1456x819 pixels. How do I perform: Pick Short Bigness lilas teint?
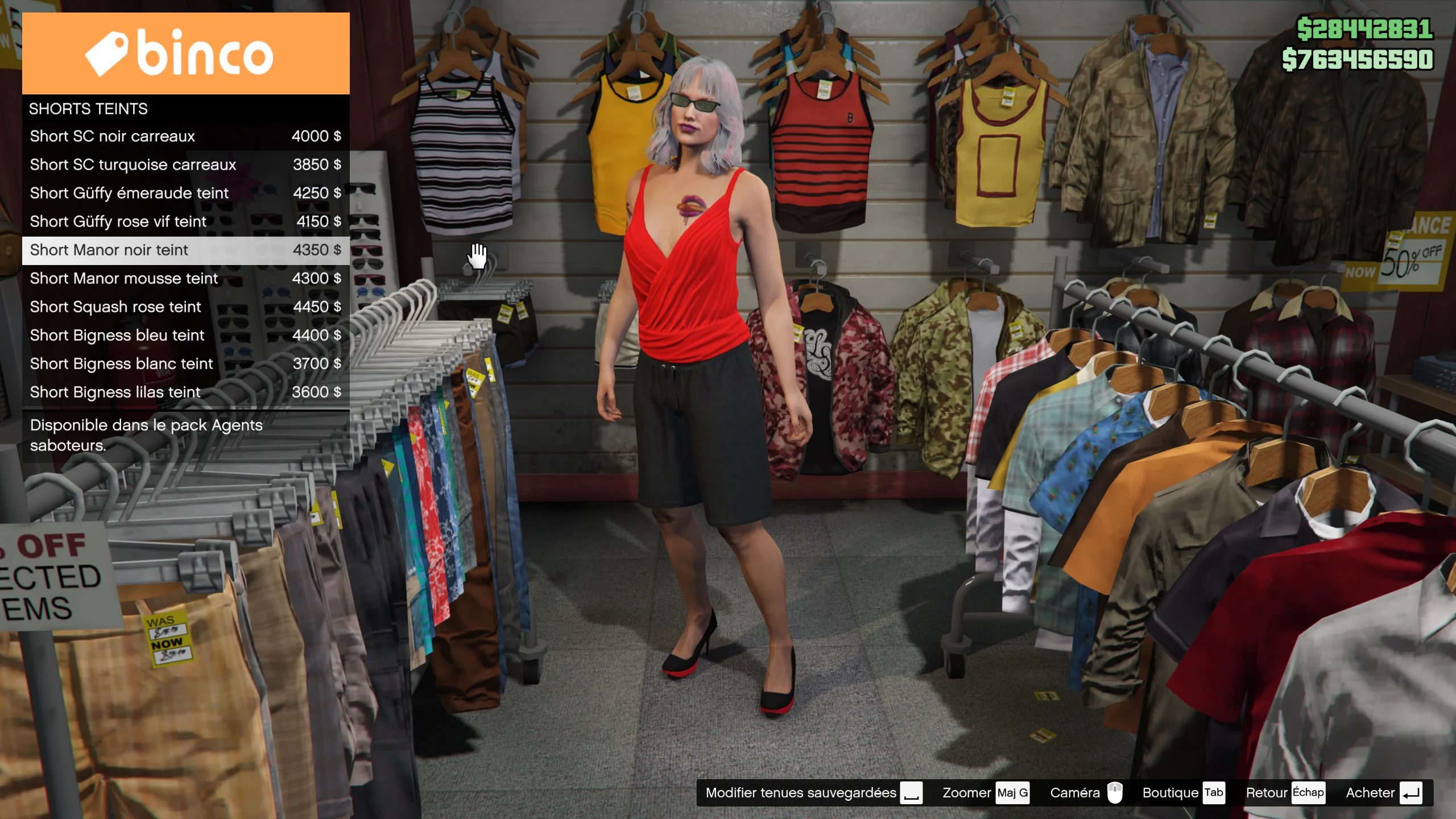pyautogui.click(x=185, y=392)
